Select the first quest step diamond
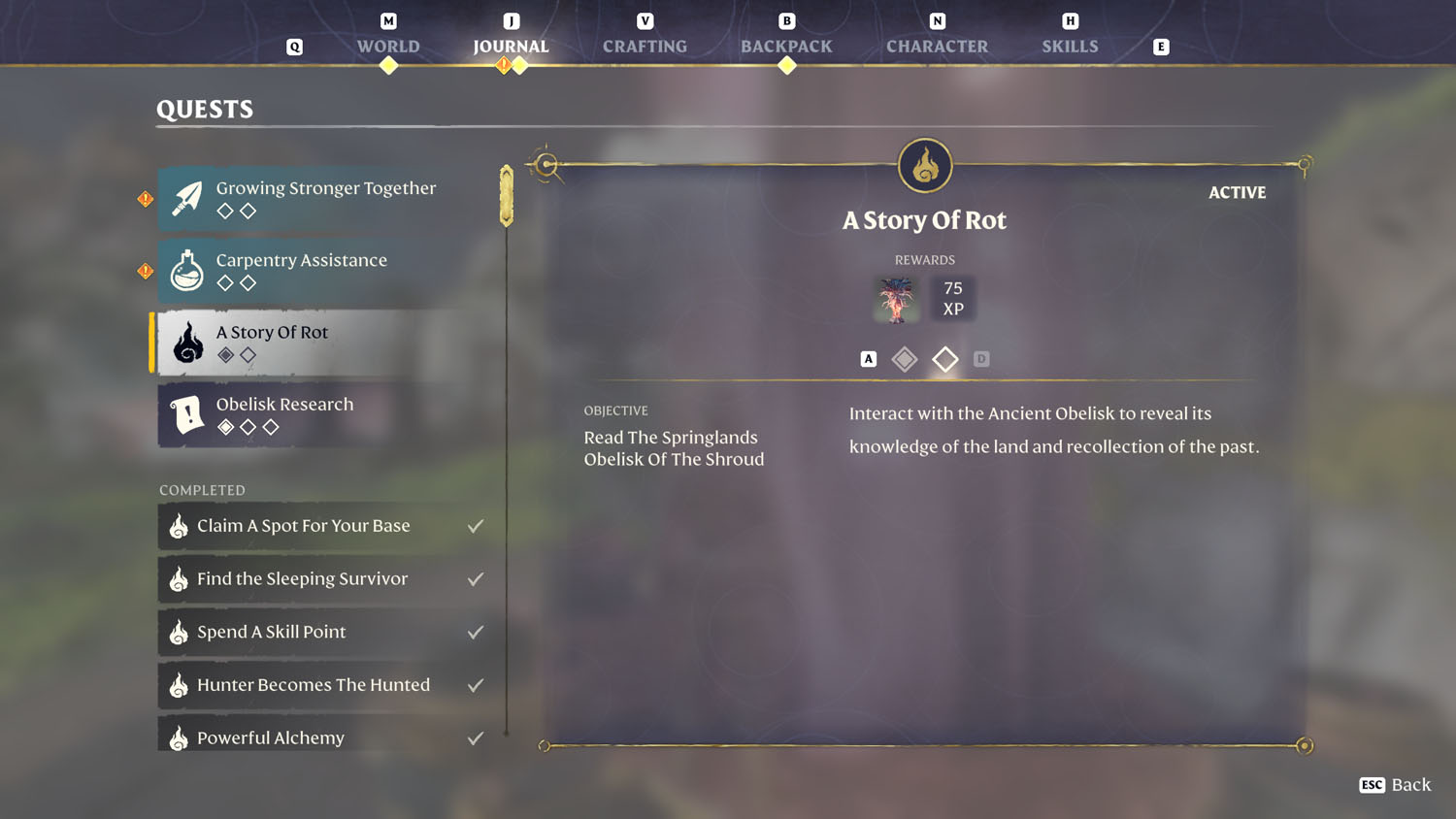This screenshot has height=819, width=1456. pyautogui.click(x=905, y=359)
